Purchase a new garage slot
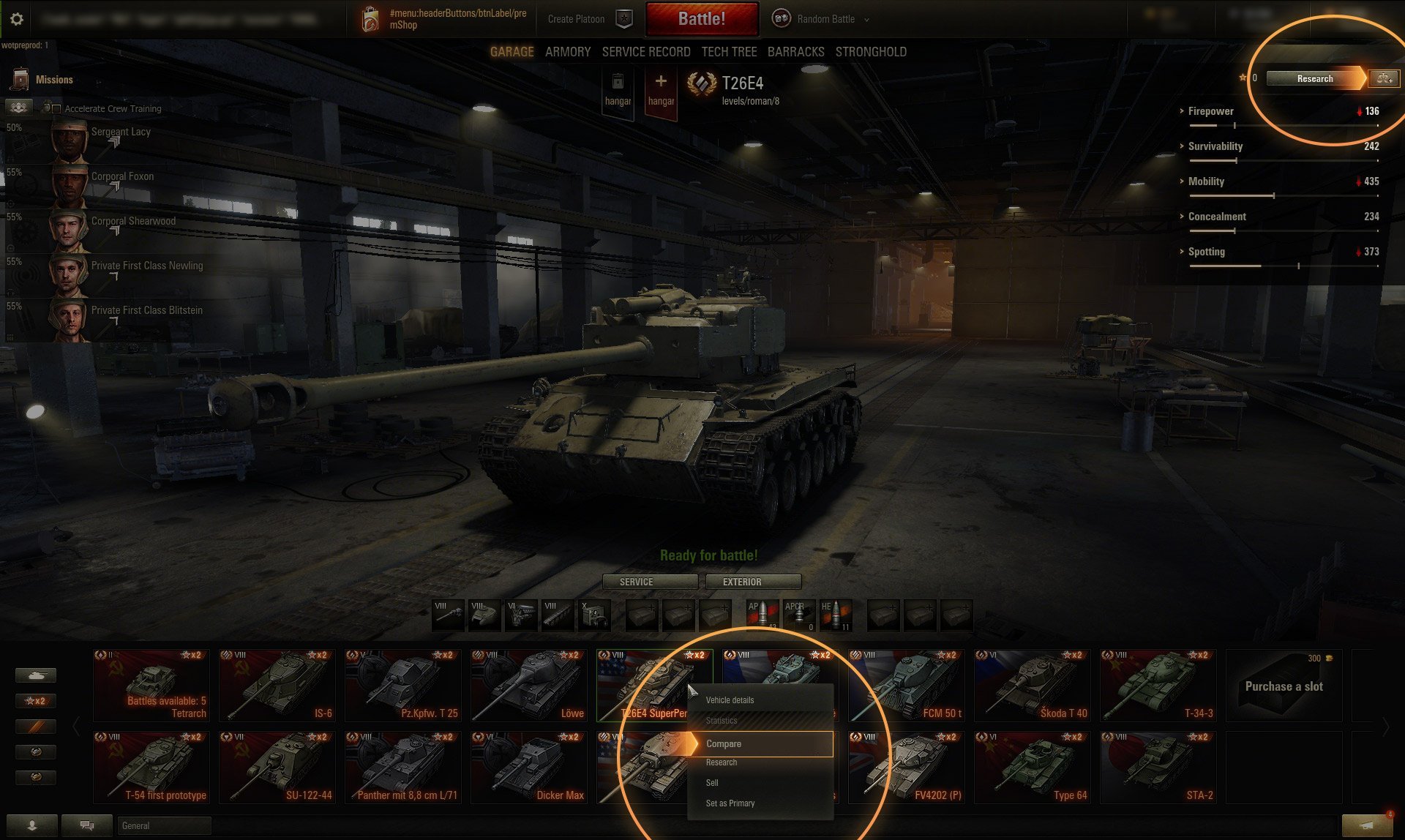Image resolution: width=1405 pixels, height=840 pixels. click(1284, 686)
